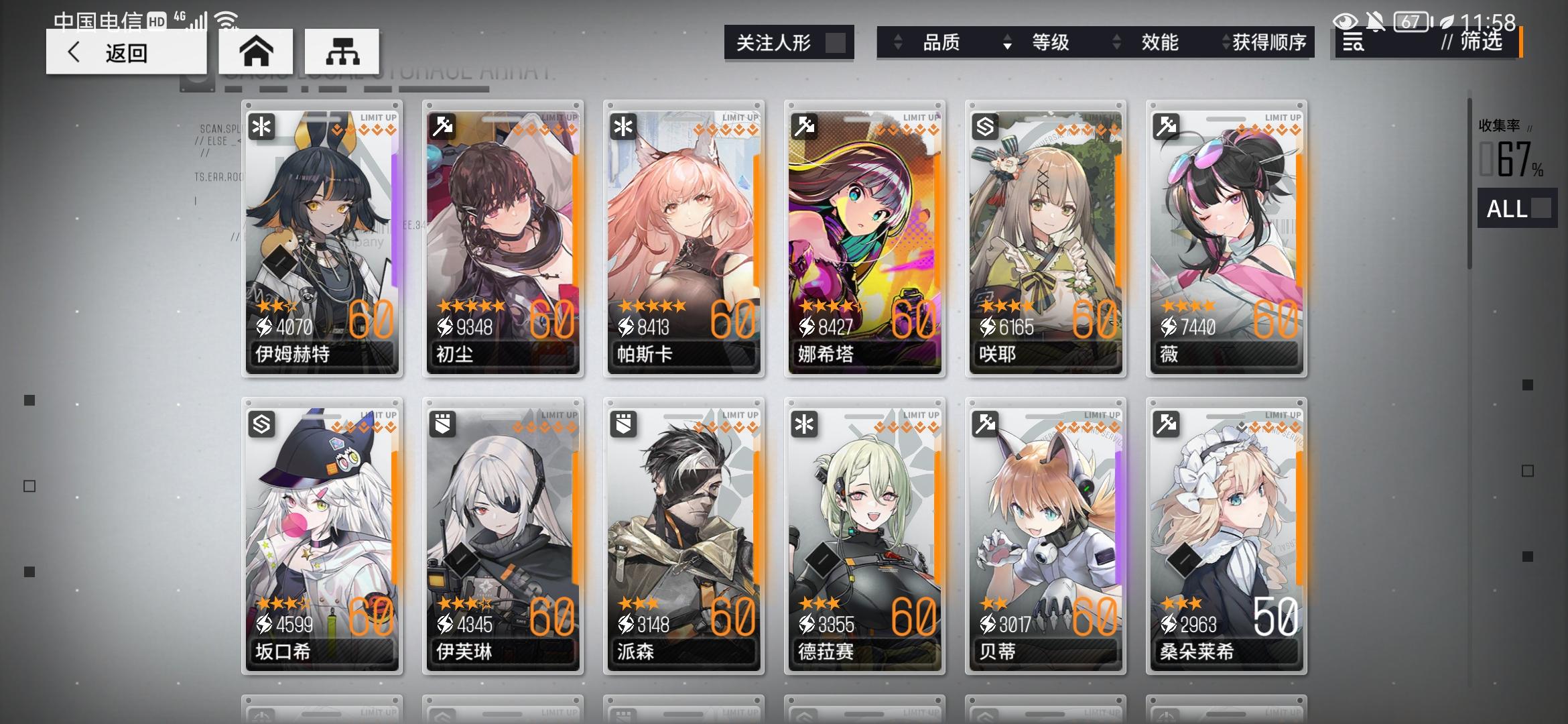Select the formation chart icon beside home
Screen dimensions: 1568x724
tap(343, 51)
